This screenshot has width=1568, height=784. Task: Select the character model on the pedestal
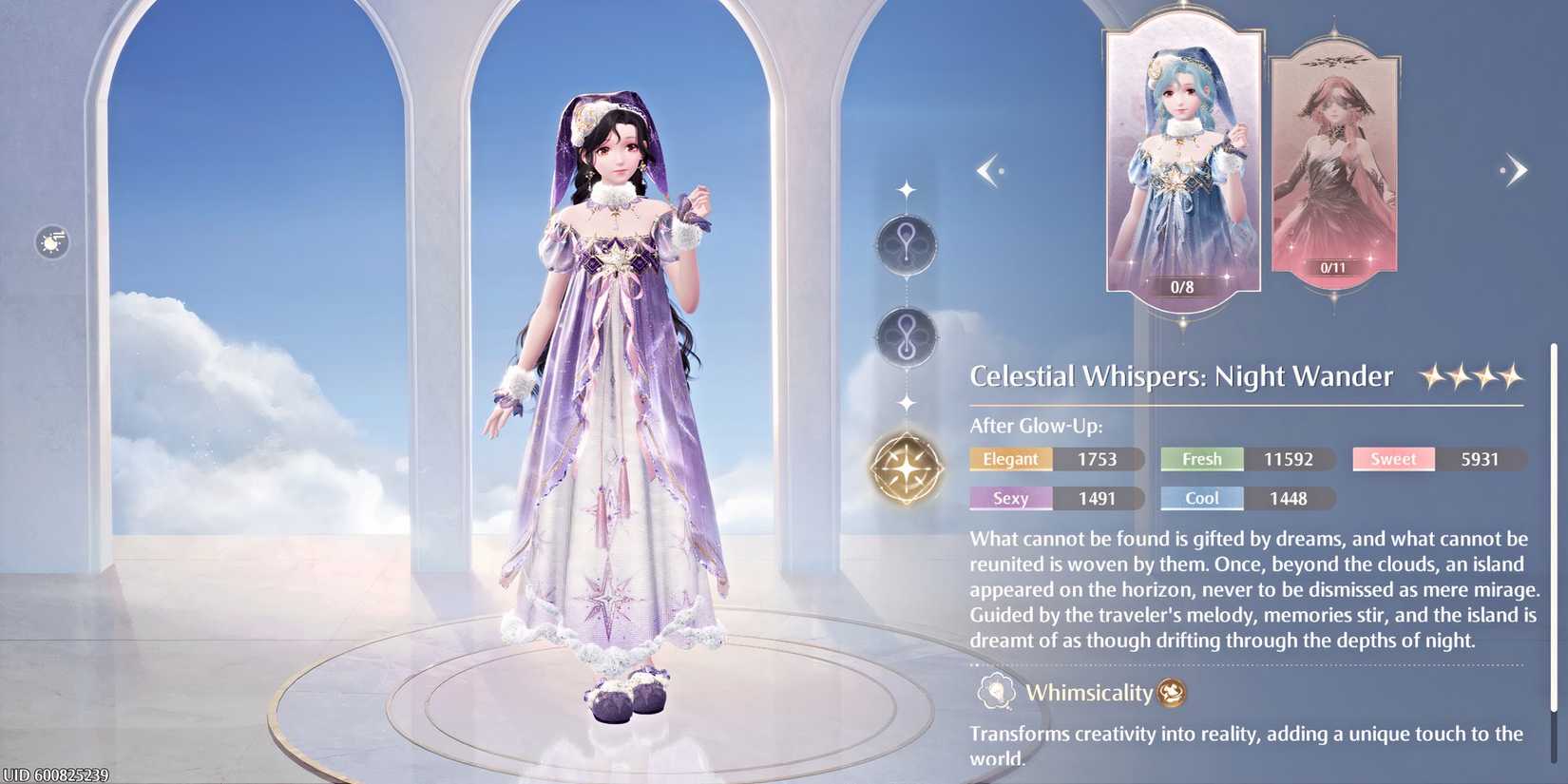pos(613,380)
